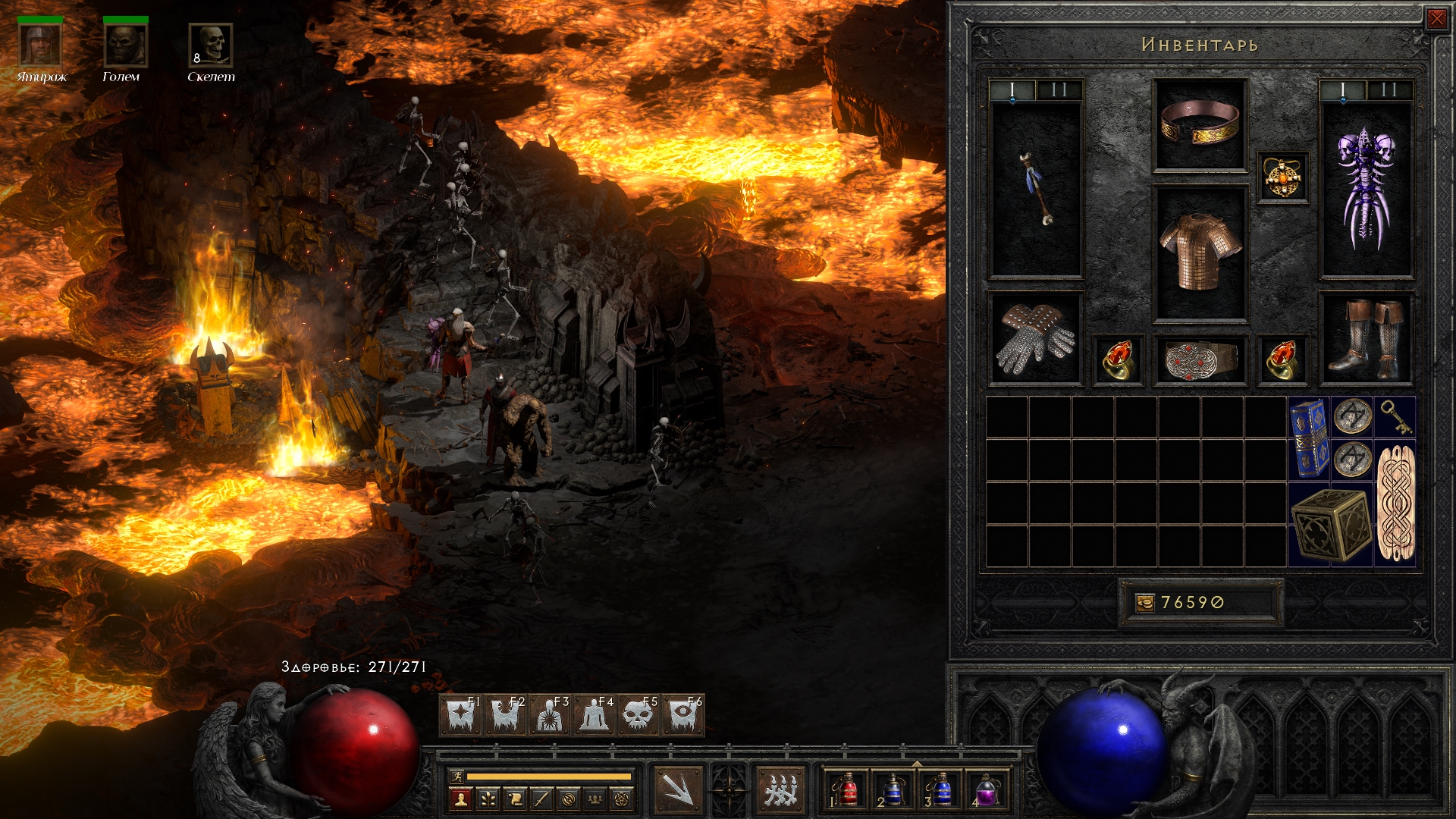Use the red health potion

(x=847, y=789)
